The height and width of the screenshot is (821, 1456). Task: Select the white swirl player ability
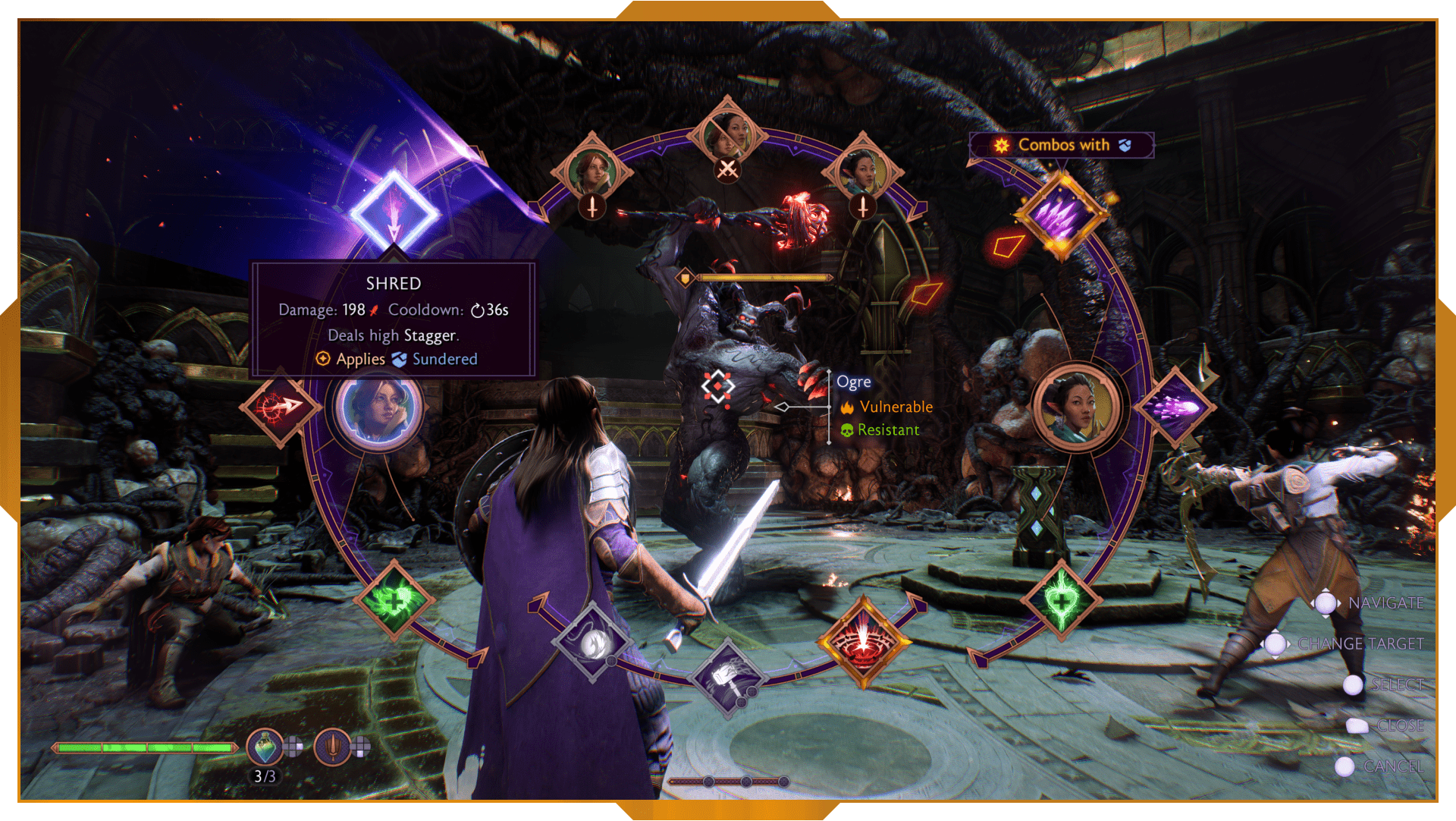point(592,642)
